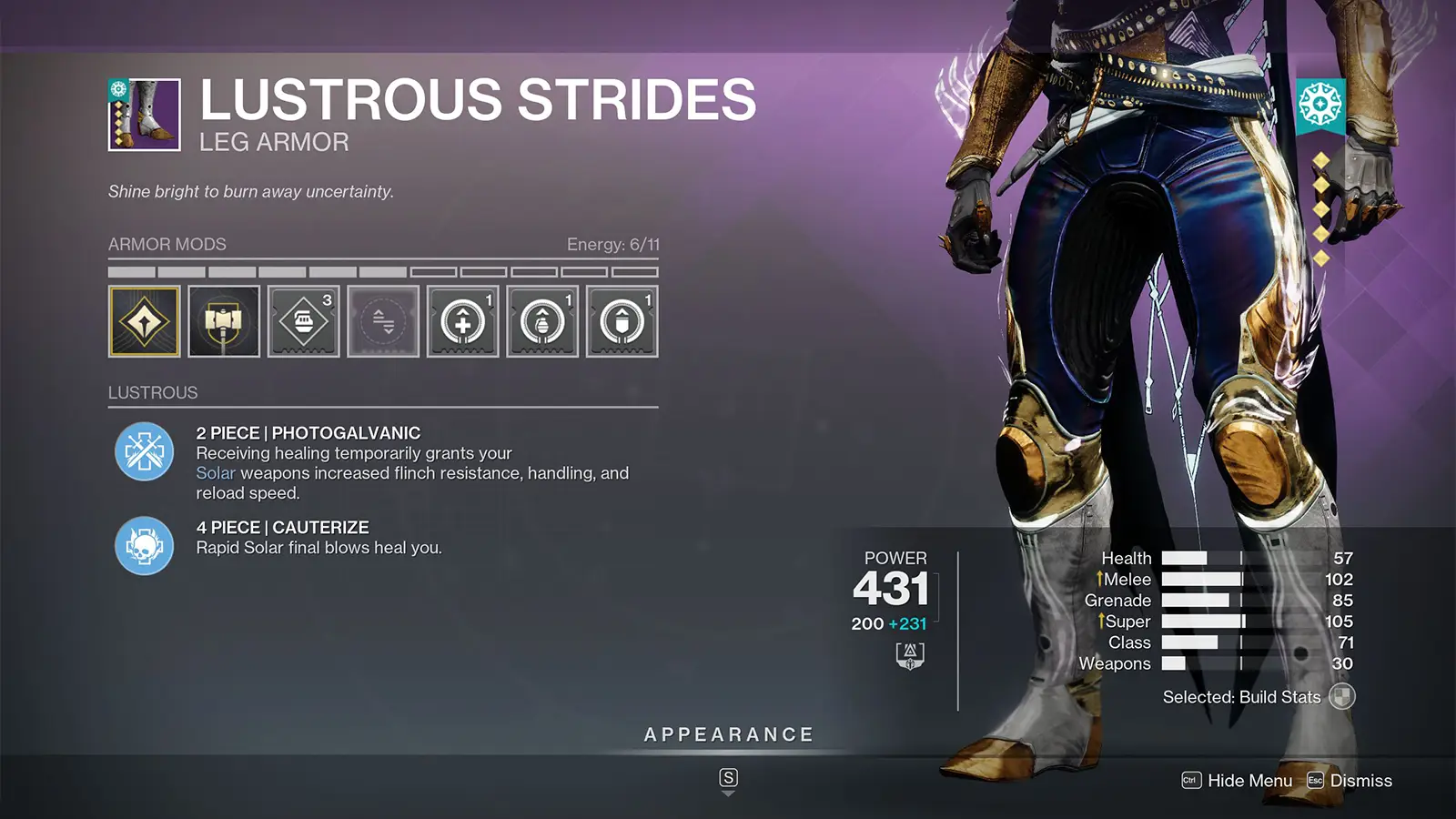Select the first equipped armor mod slot
The image size is (1456, 819).
(x=144, y=321)
